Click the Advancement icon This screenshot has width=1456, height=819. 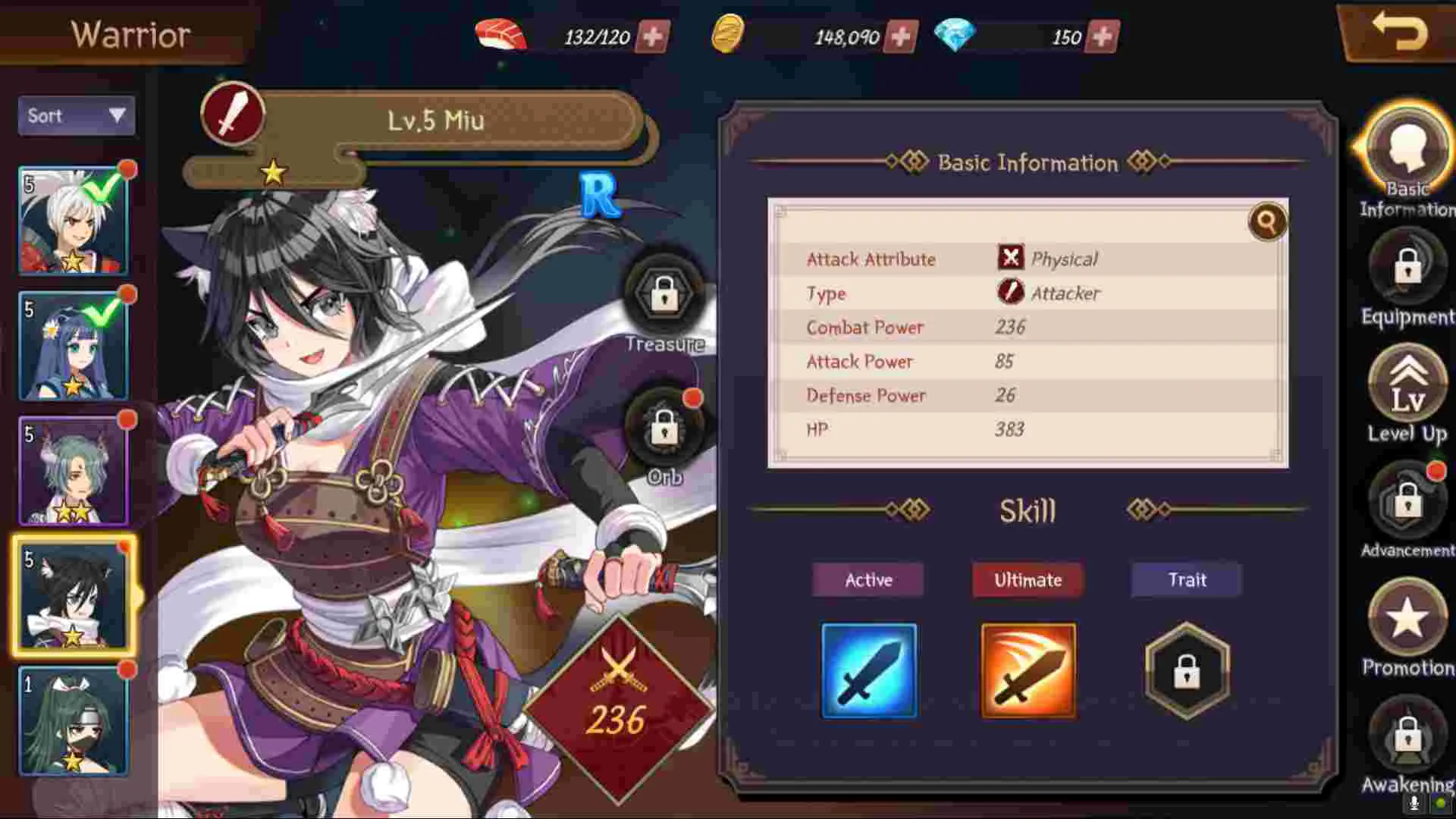tap(1407, 500)
